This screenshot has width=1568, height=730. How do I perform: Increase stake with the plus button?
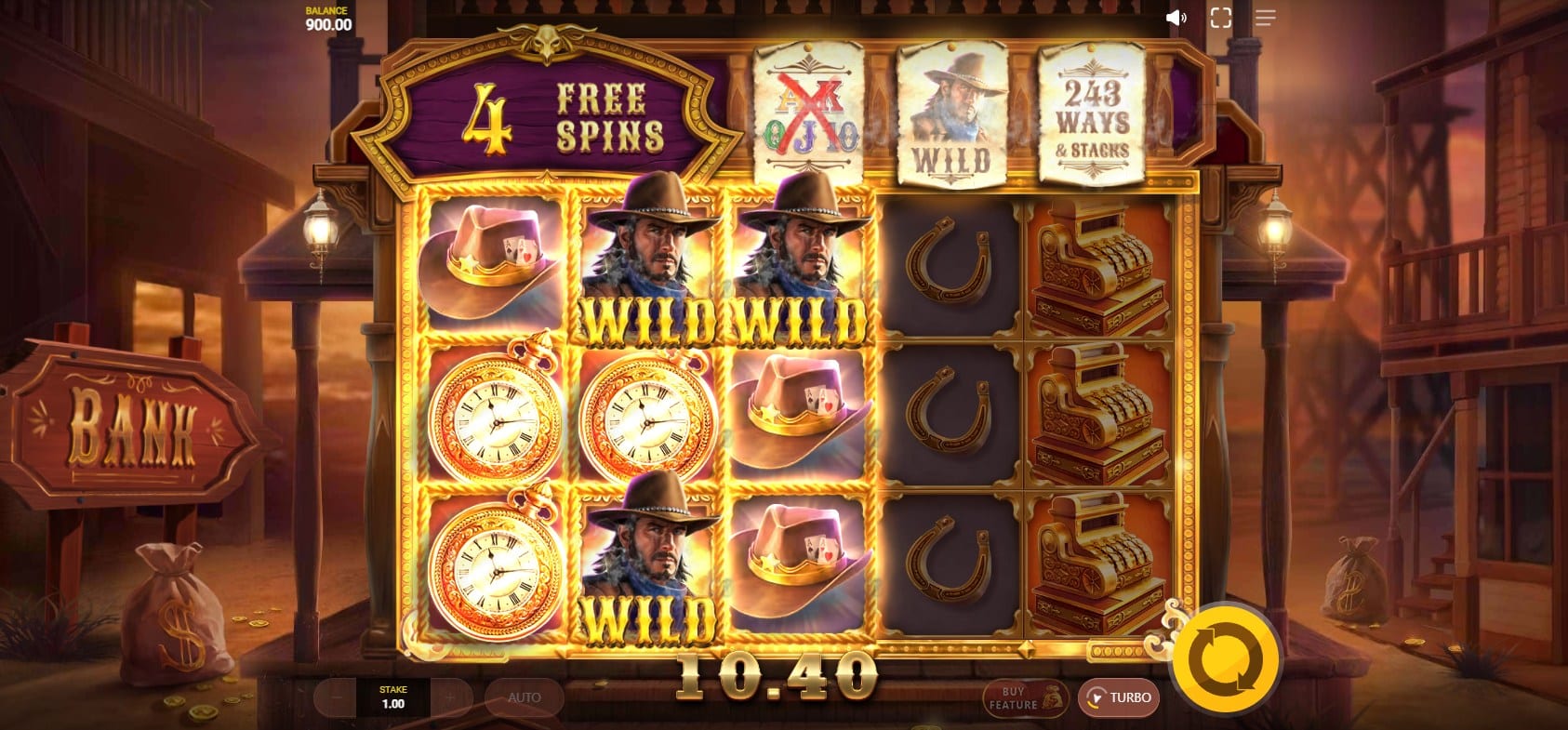449,697
